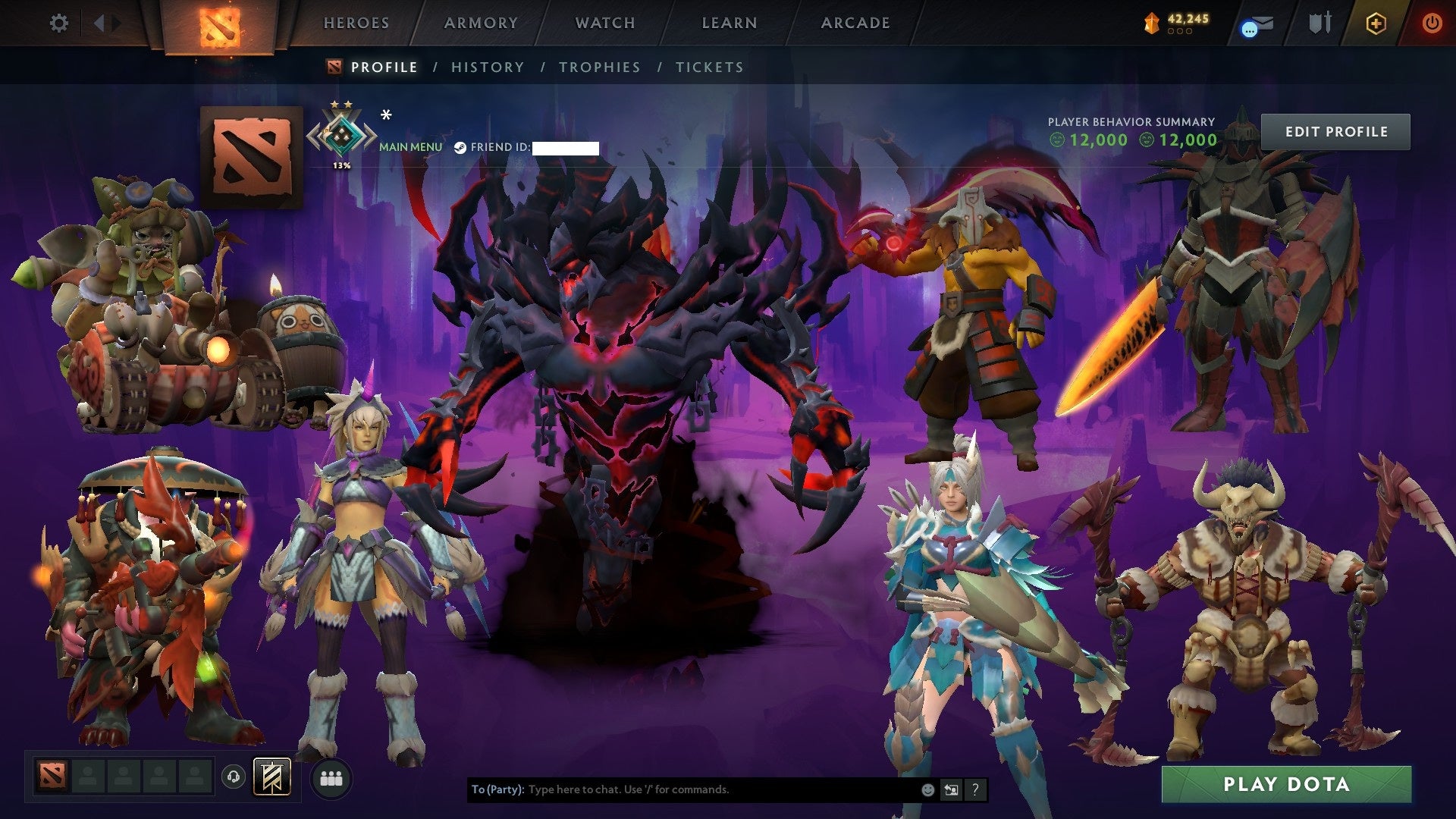Viewport: 1456px width, 819px height.
Task: Open the back arrow navigation chevrons
Action: click(x=101, y=23)
